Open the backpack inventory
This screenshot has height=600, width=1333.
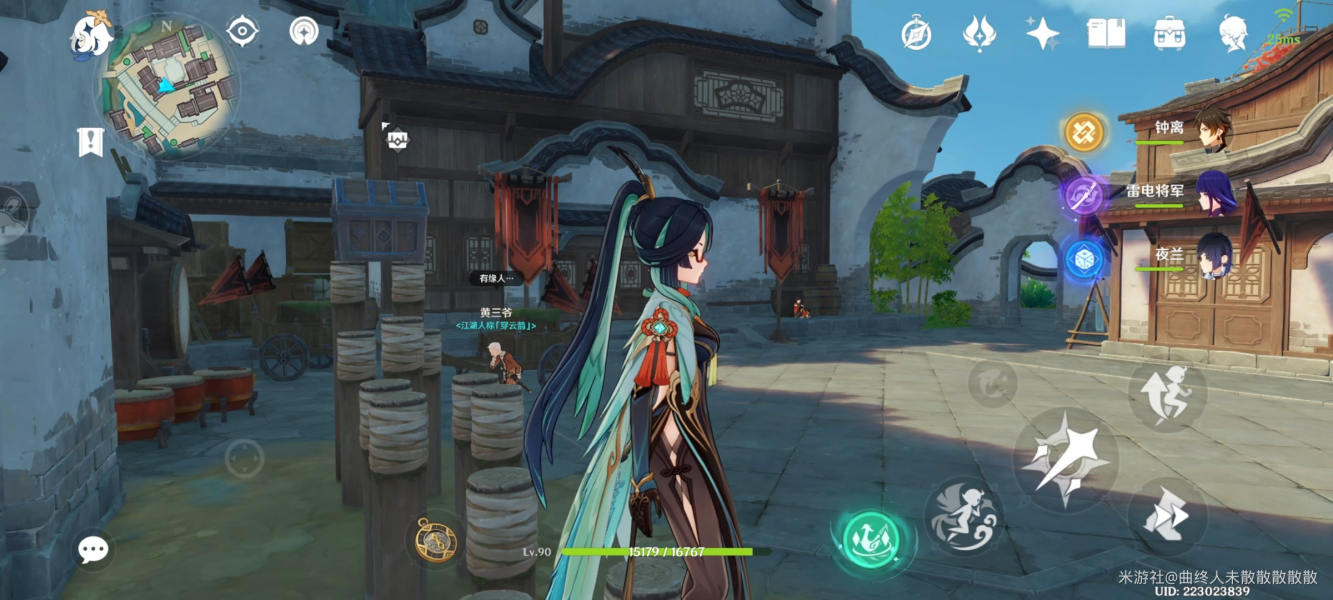pos(1168,33)
